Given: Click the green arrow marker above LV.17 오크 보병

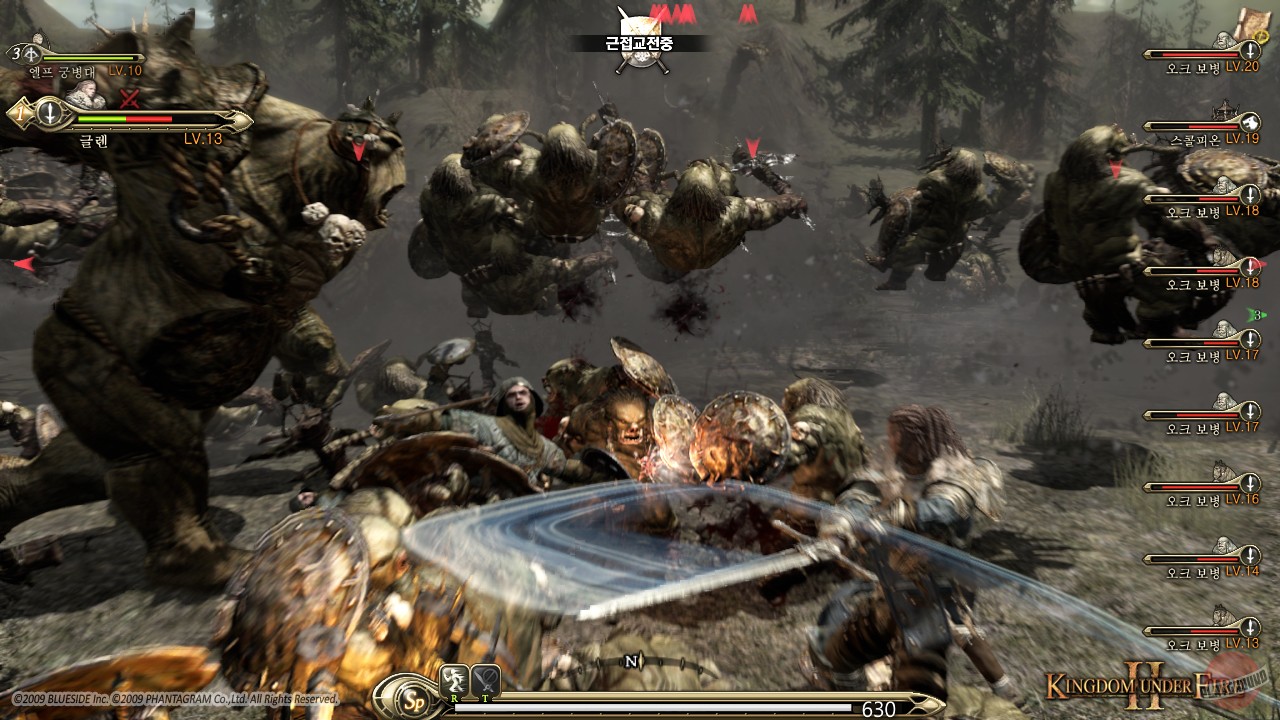Looking at the screenshot, I should [1257, 316].
